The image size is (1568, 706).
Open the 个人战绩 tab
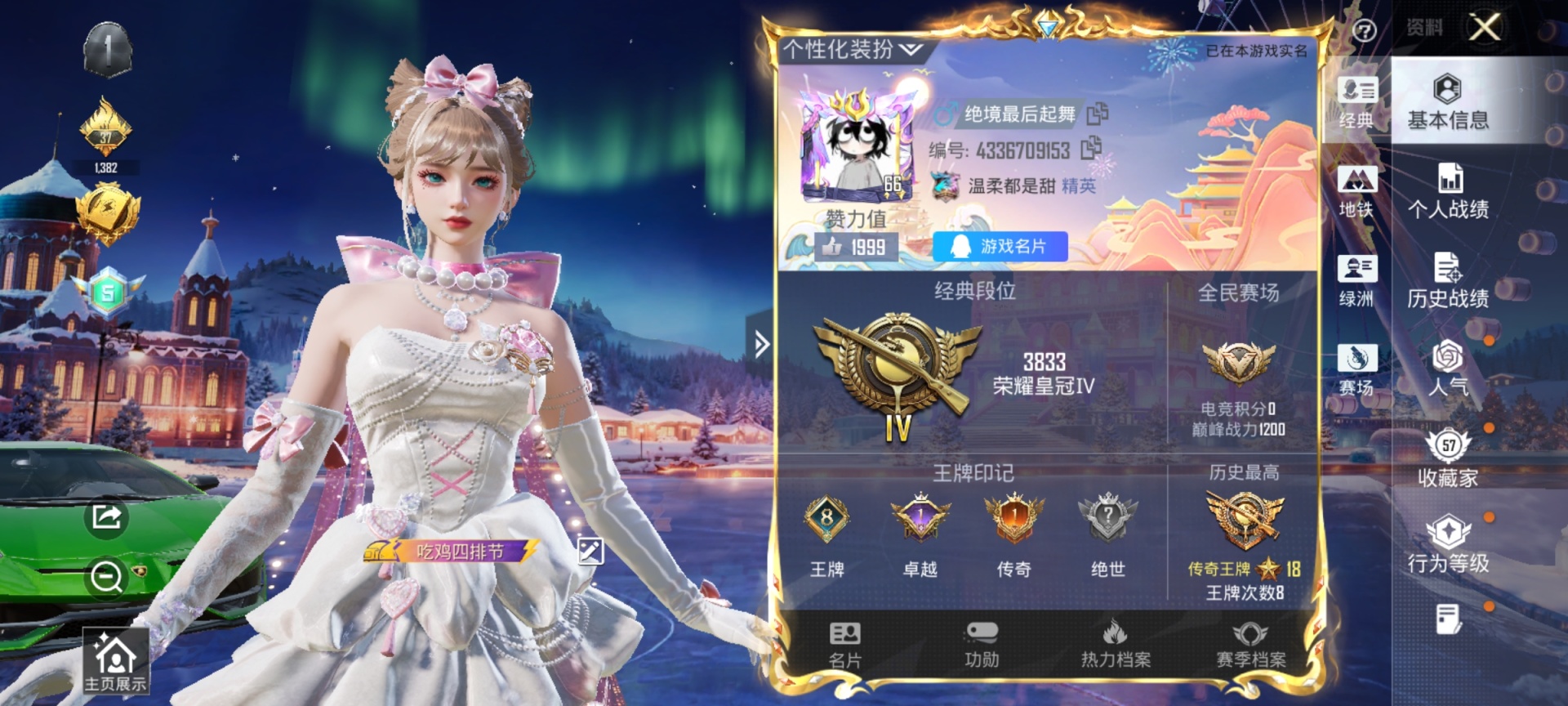tap(1448, 192)
